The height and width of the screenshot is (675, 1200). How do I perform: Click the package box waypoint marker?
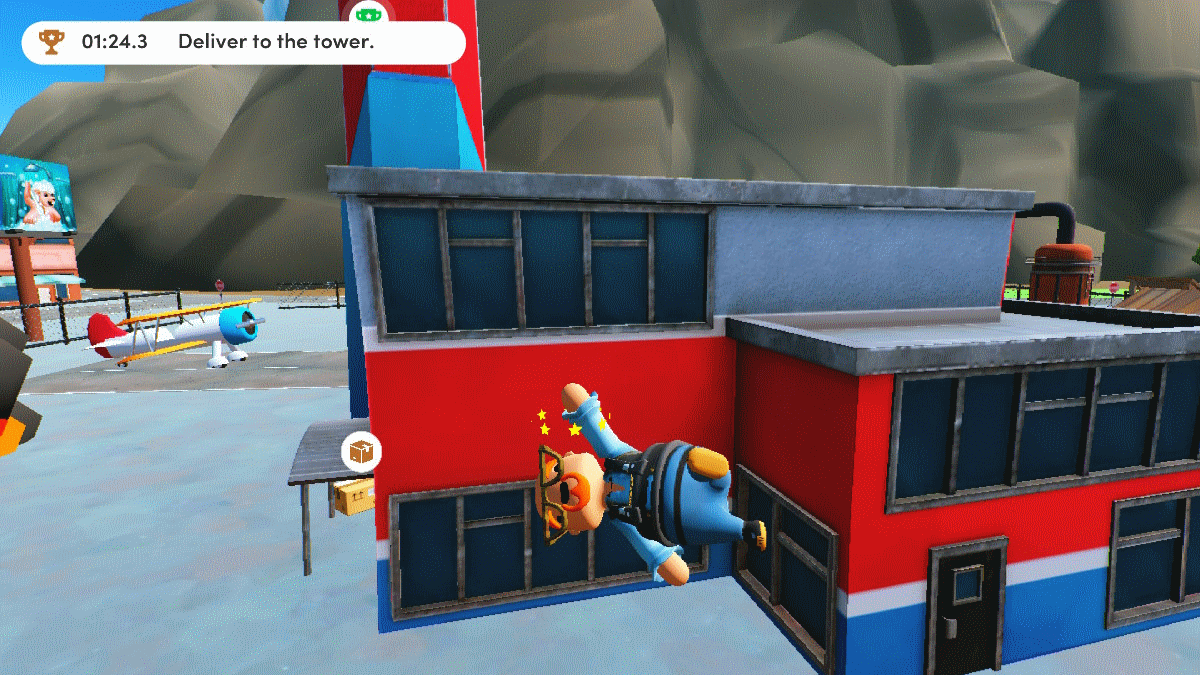(361, 452)
